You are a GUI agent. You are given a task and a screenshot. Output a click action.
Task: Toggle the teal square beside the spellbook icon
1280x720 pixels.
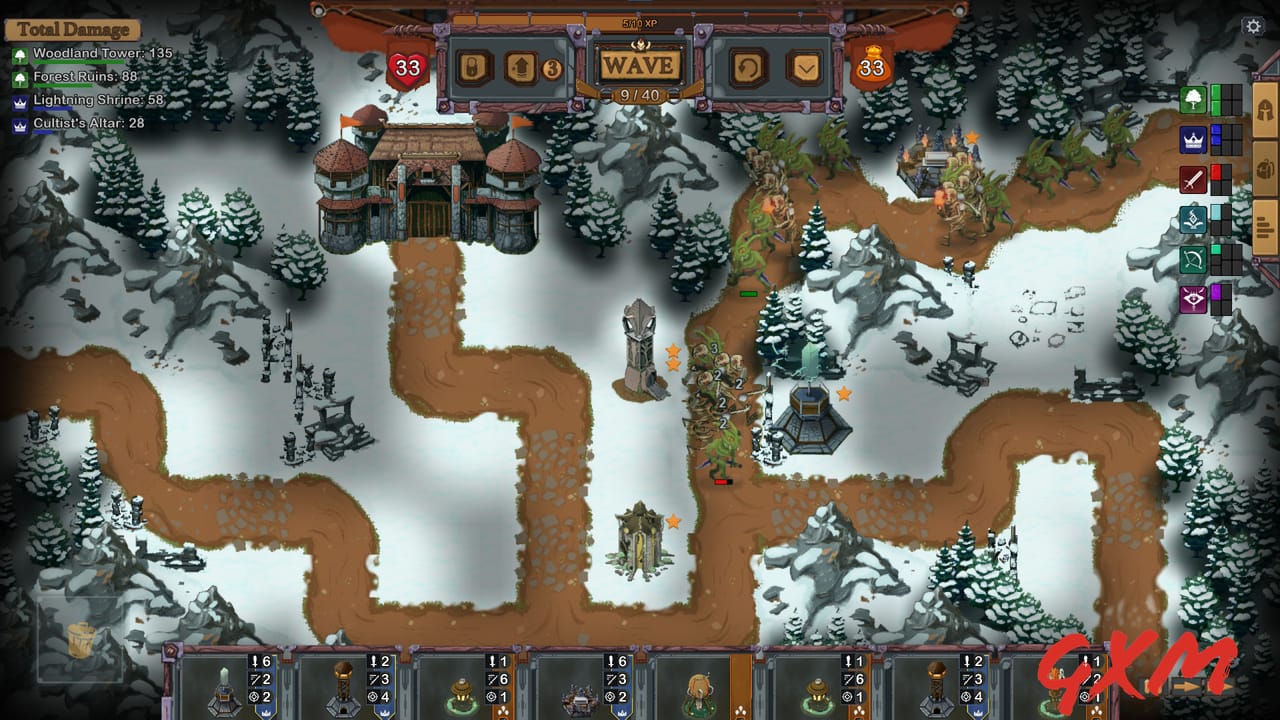pos(1216,213)
